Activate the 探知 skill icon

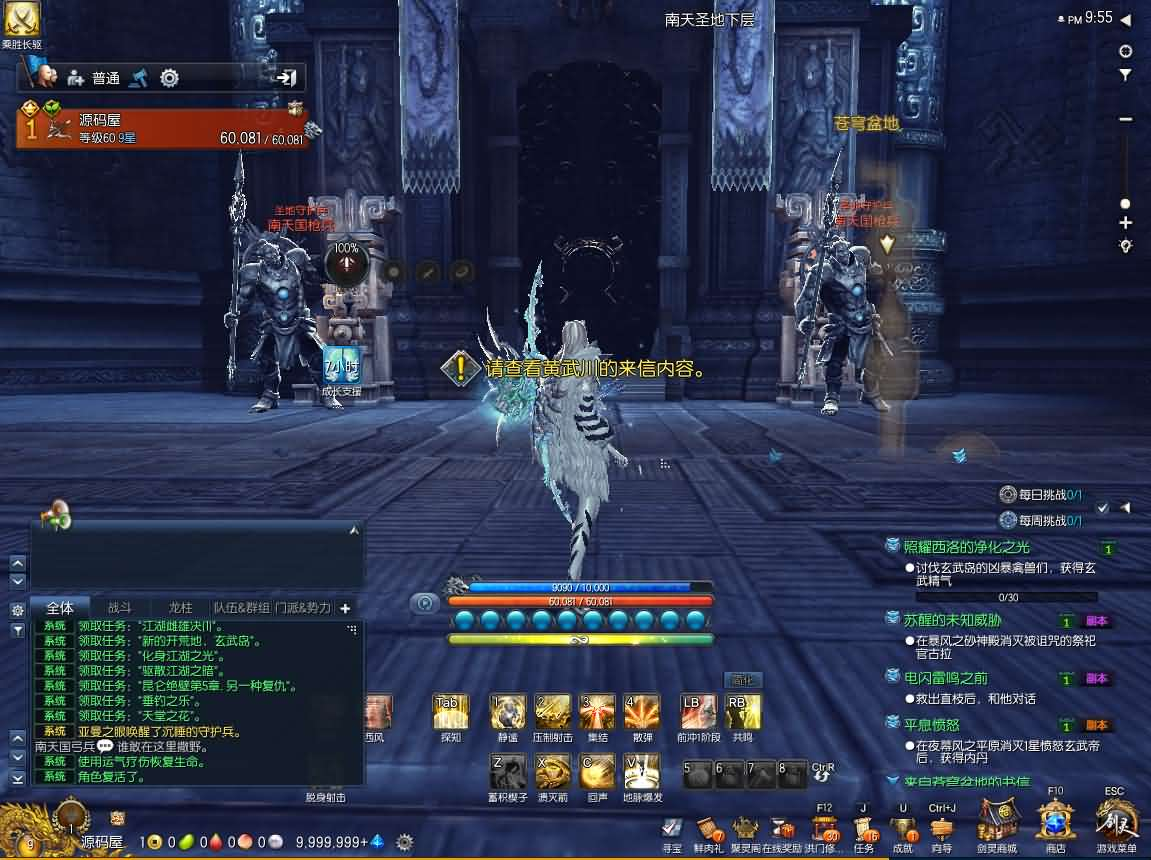(450, 712)
